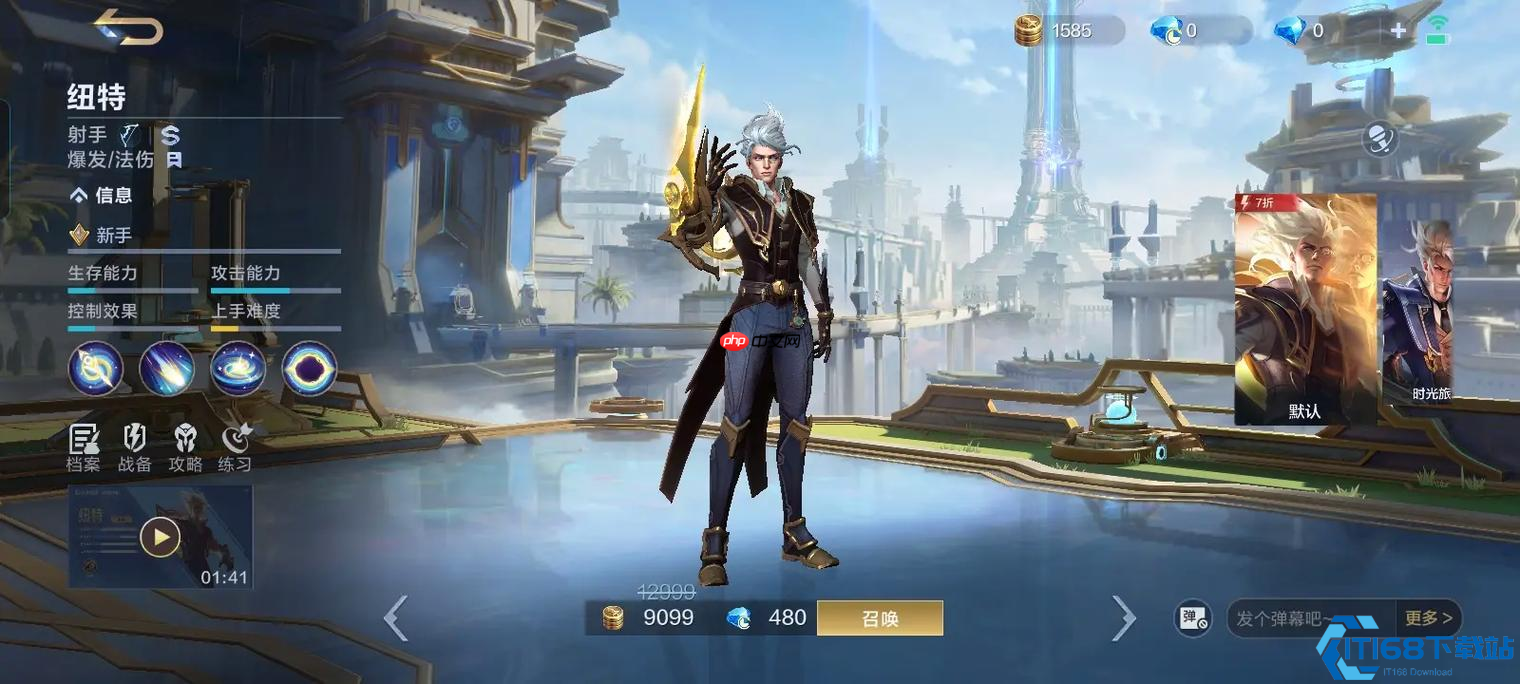Add currency with the plus button
This screenshot has height=684, width=1520.
1398,31
